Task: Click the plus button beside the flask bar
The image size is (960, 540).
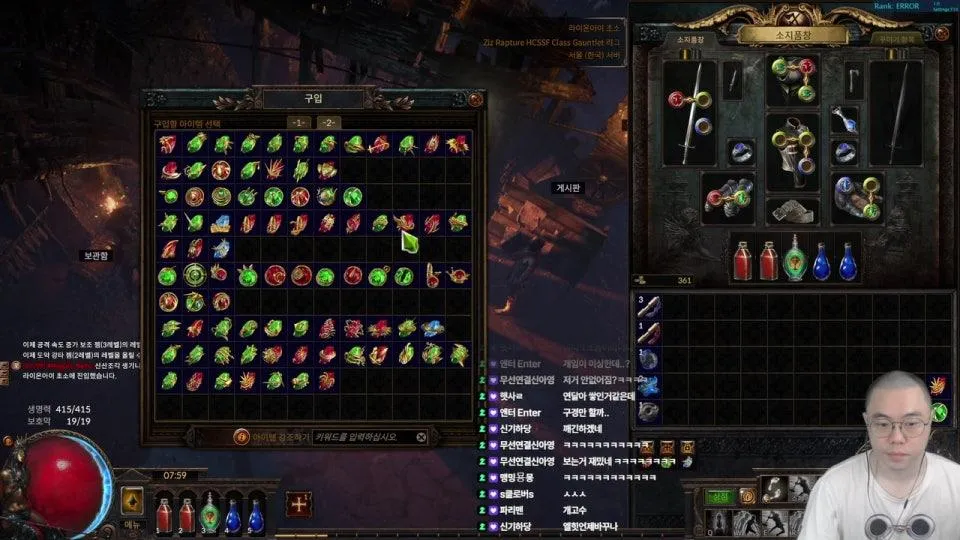Action: [x=297, y=504]
